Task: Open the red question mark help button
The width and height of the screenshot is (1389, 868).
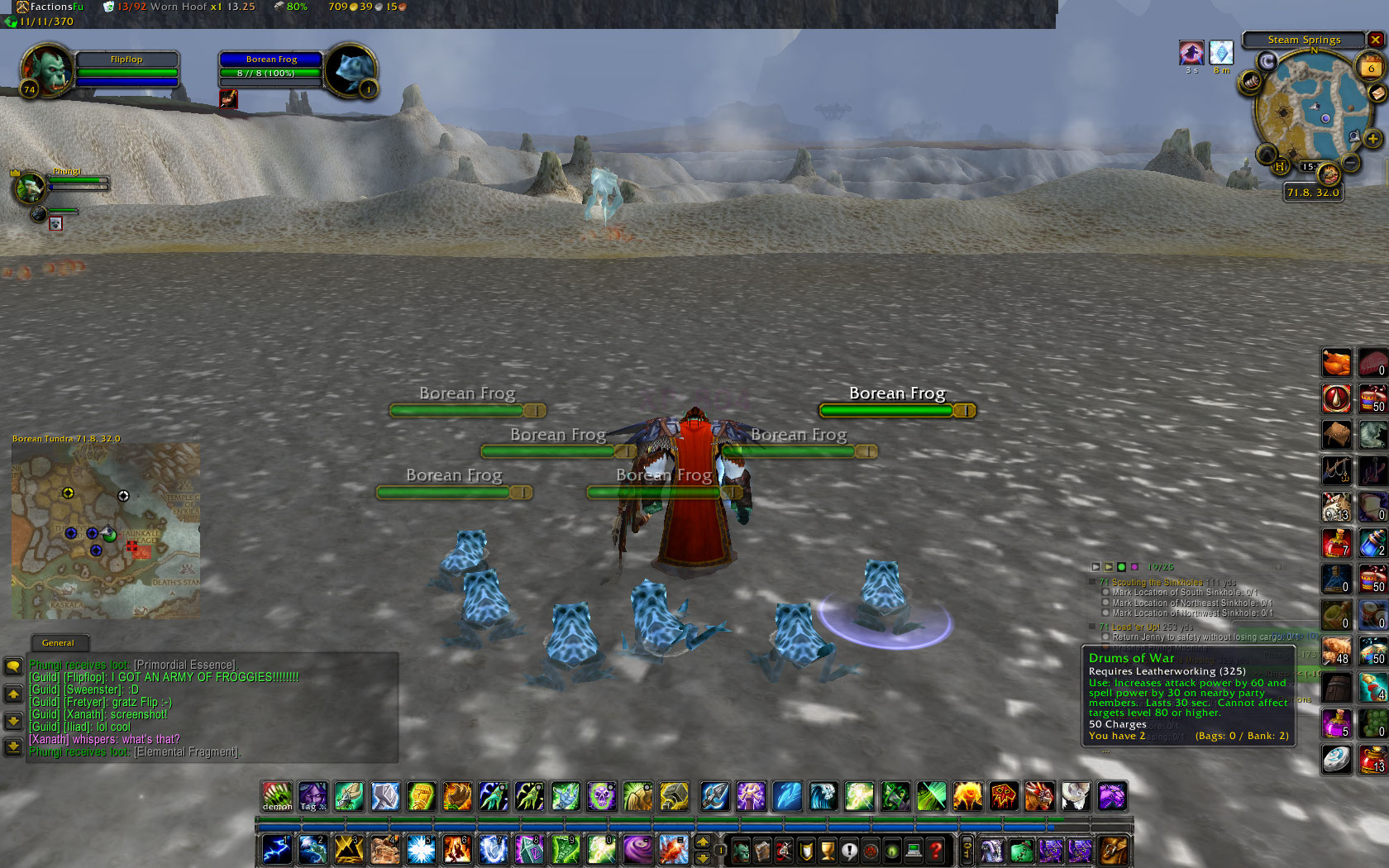Action: [935, 850]
